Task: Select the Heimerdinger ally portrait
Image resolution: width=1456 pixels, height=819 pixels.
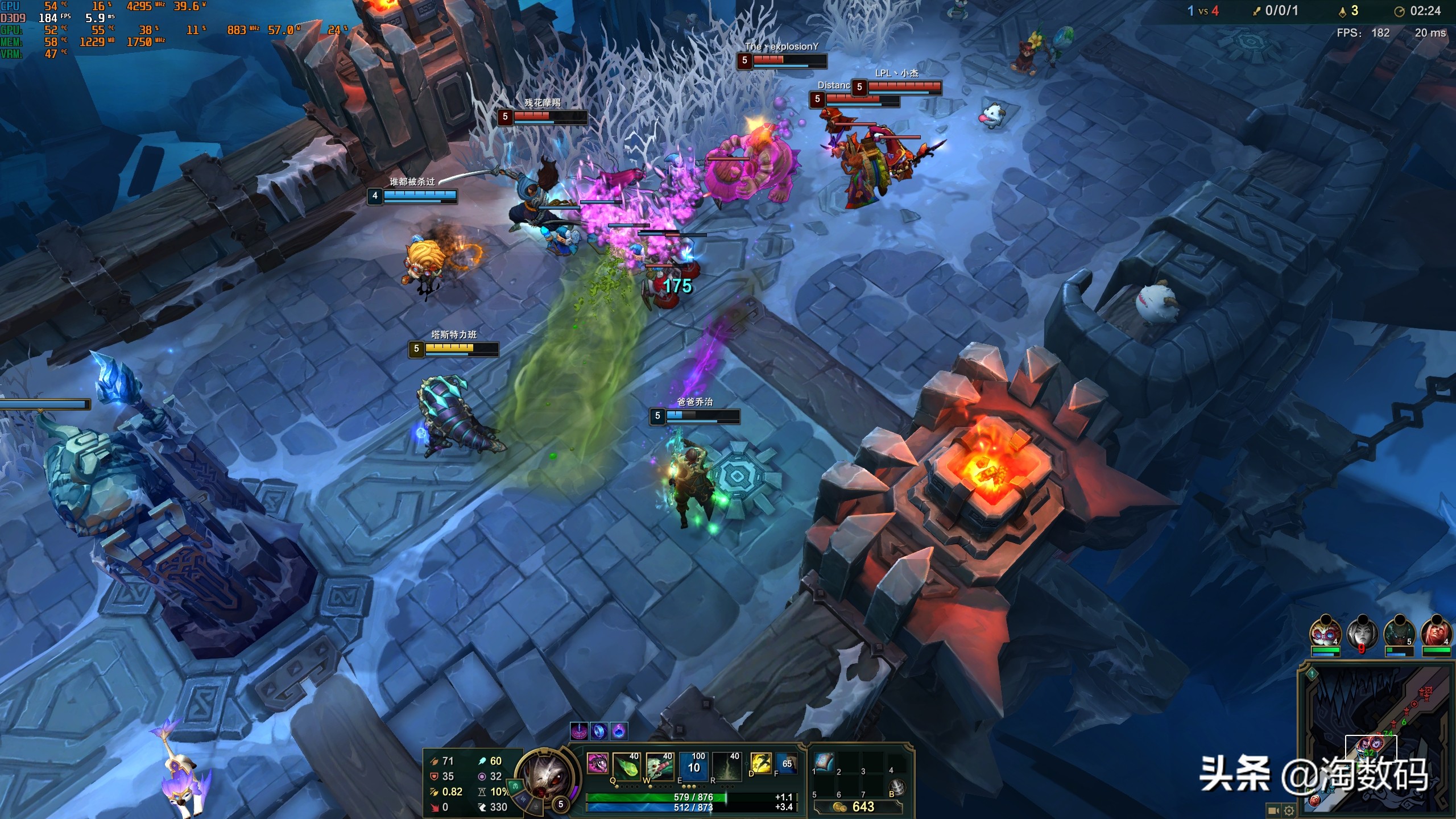Action: pyautogui.click(x=1325, y=632)
